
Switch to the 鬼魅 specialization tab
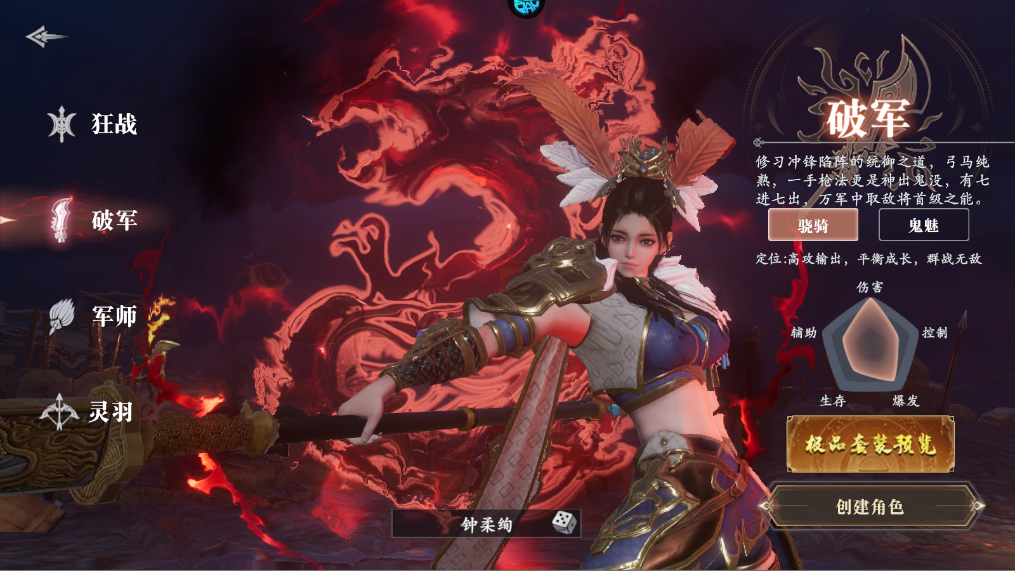click(923, 225)
